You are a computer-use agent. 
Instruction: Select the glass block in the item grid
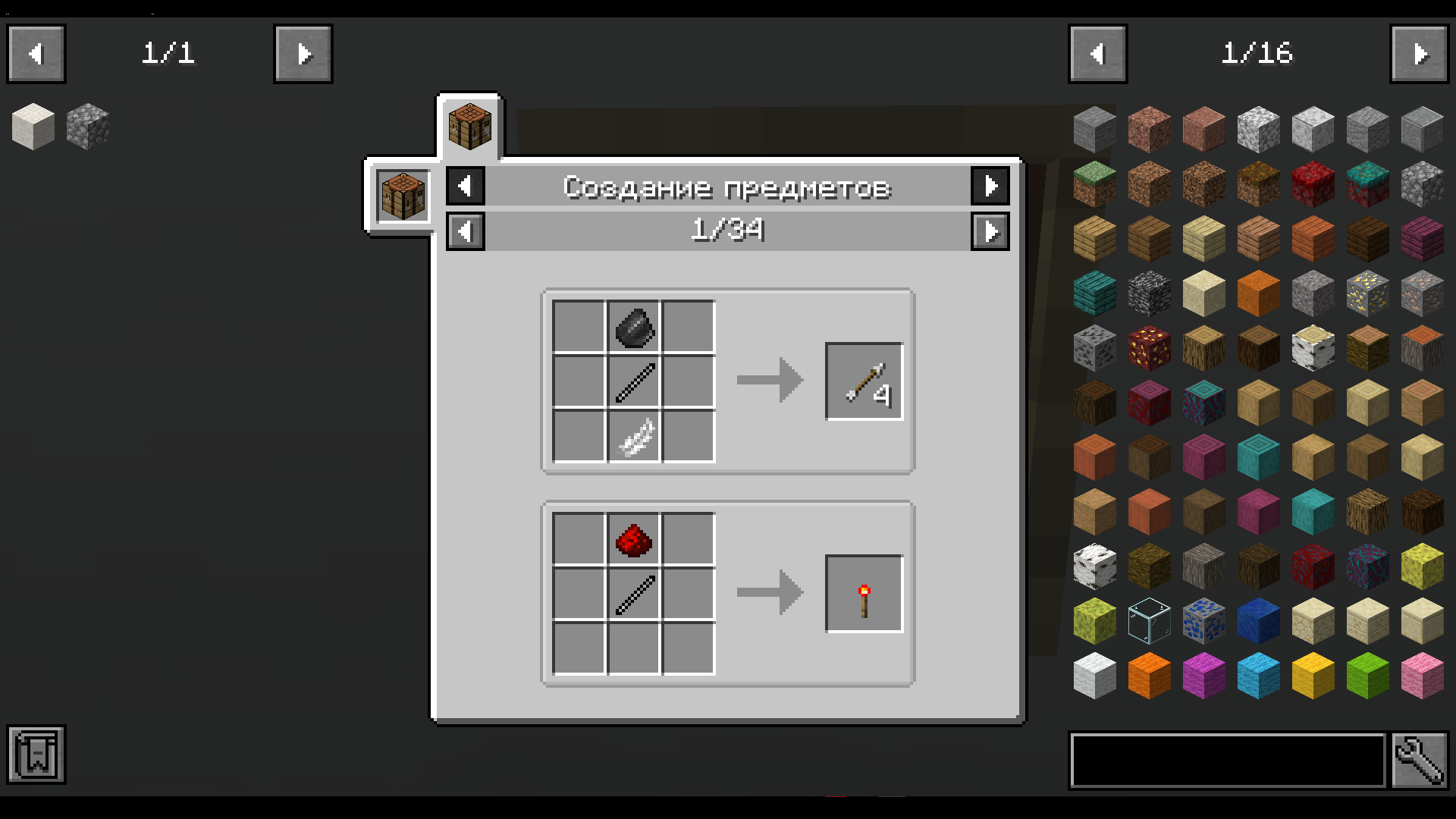1149,620
